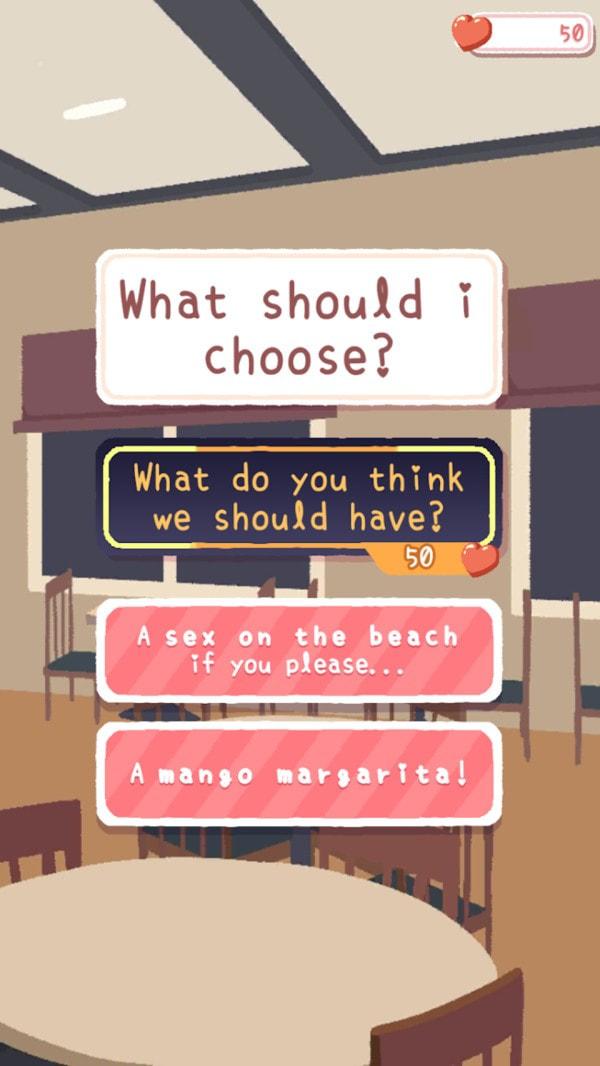
Task: Choose "What do you think we should have?"
Action: (299, 497)
